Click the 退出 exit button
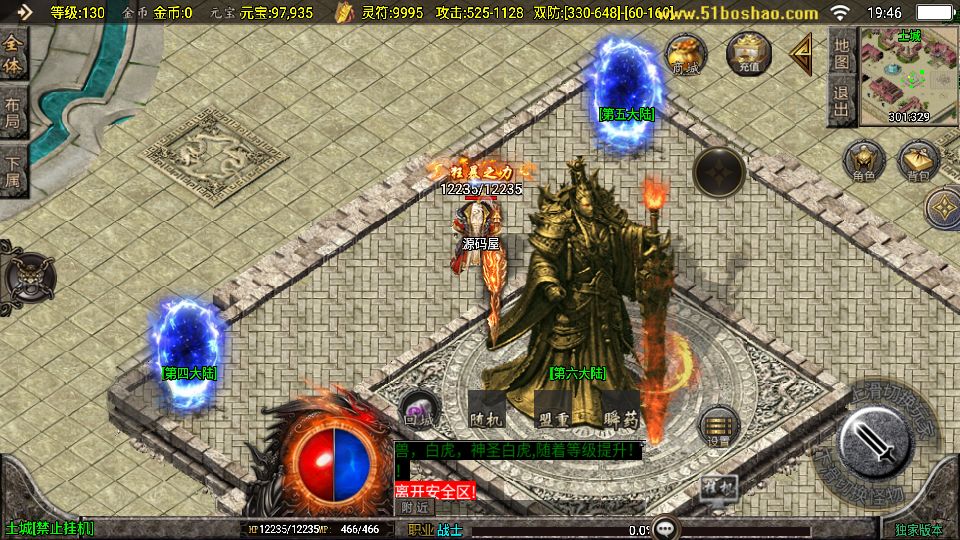The height and width of the screenshot is (540, 960). coord(842,101)
